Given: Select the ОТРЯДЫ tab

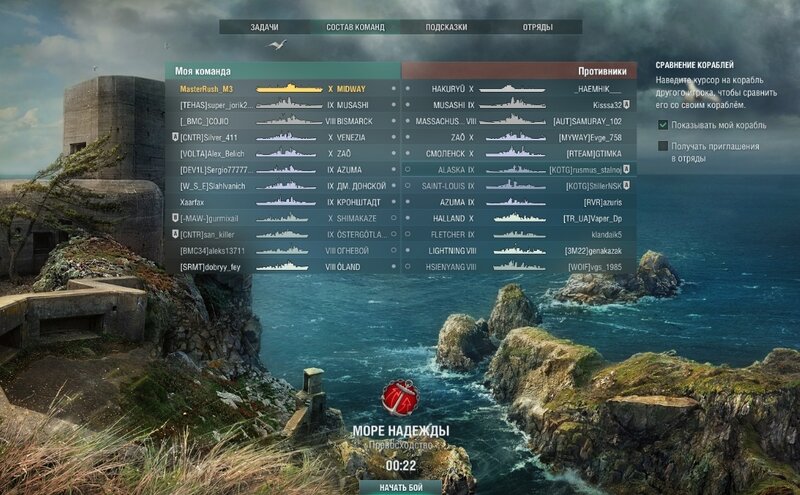Looking at the screenshot, I should tap(537, 27).
